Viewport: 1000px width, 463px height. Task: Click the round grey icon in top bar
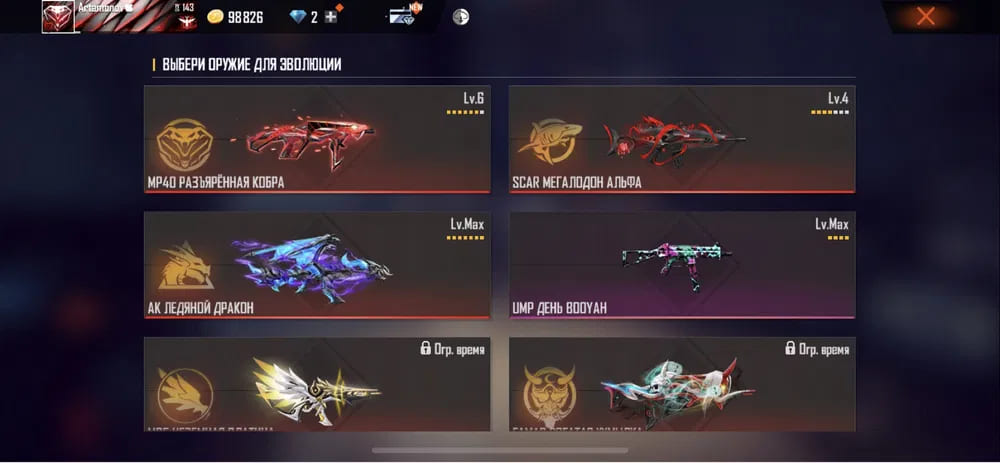(460, 17)
